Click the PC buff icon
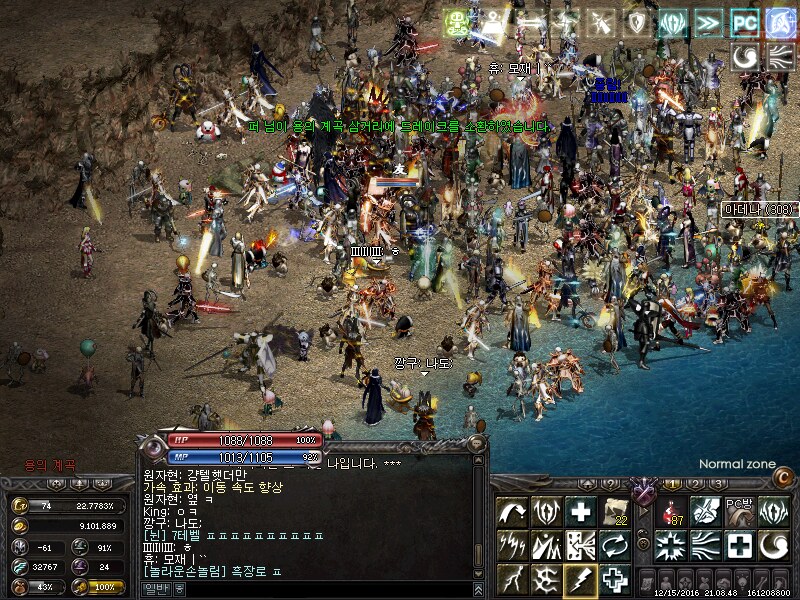This screenshot has height=600, width=800. (744, 23)
